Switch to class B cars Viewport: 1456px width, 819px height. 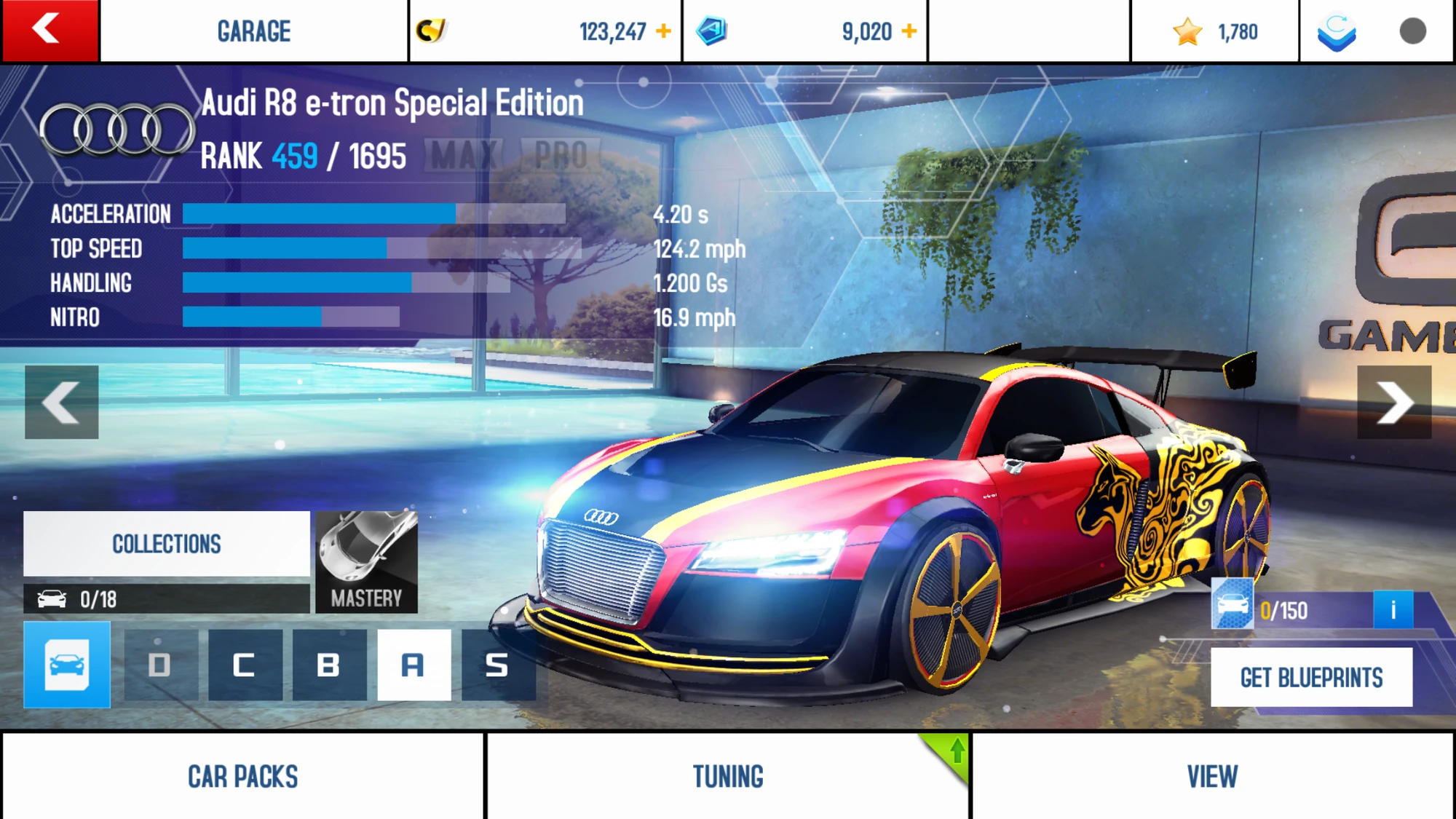point(329,665)
